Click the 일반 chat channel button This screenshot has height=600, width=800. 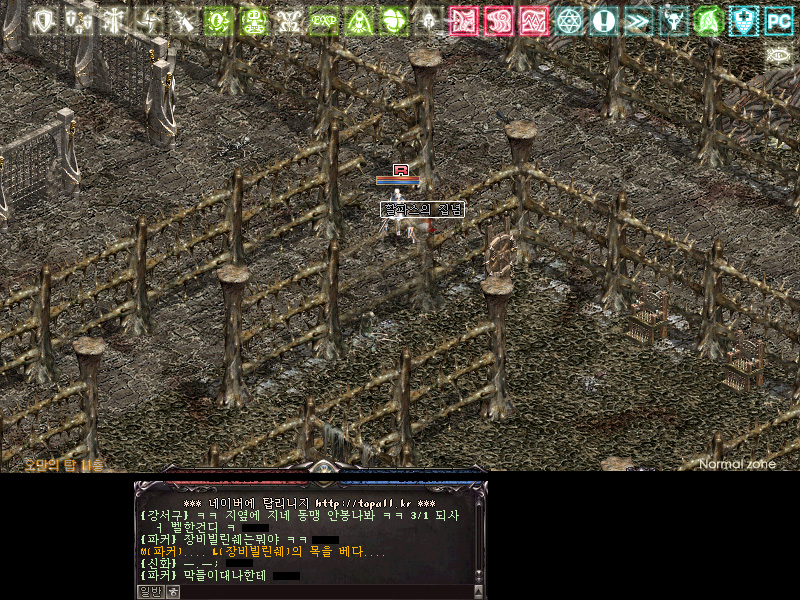pos(149,591)
